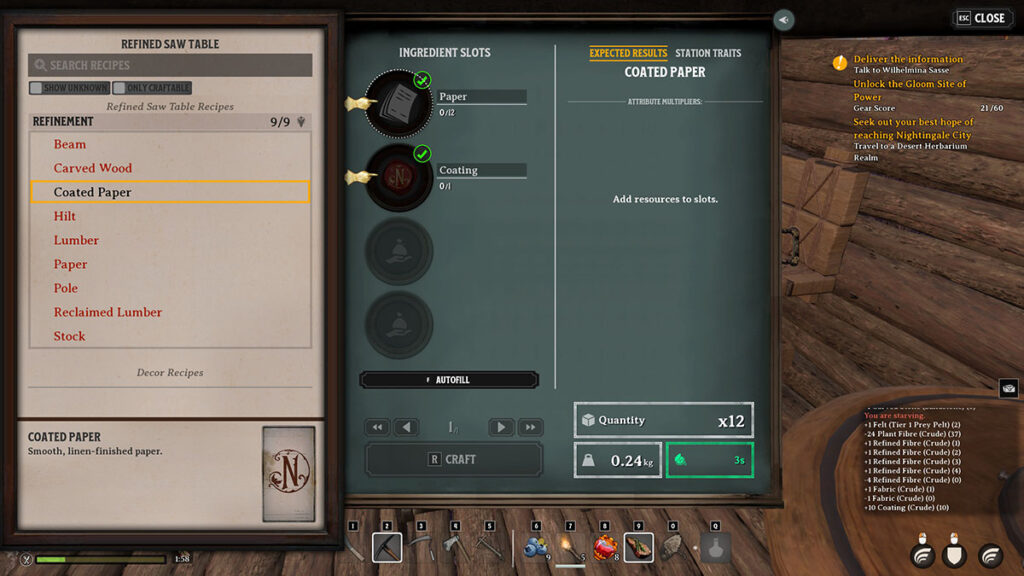1024x576 pixels.
Task: Select the Beam recipe
Action: (x=70, y=144)
